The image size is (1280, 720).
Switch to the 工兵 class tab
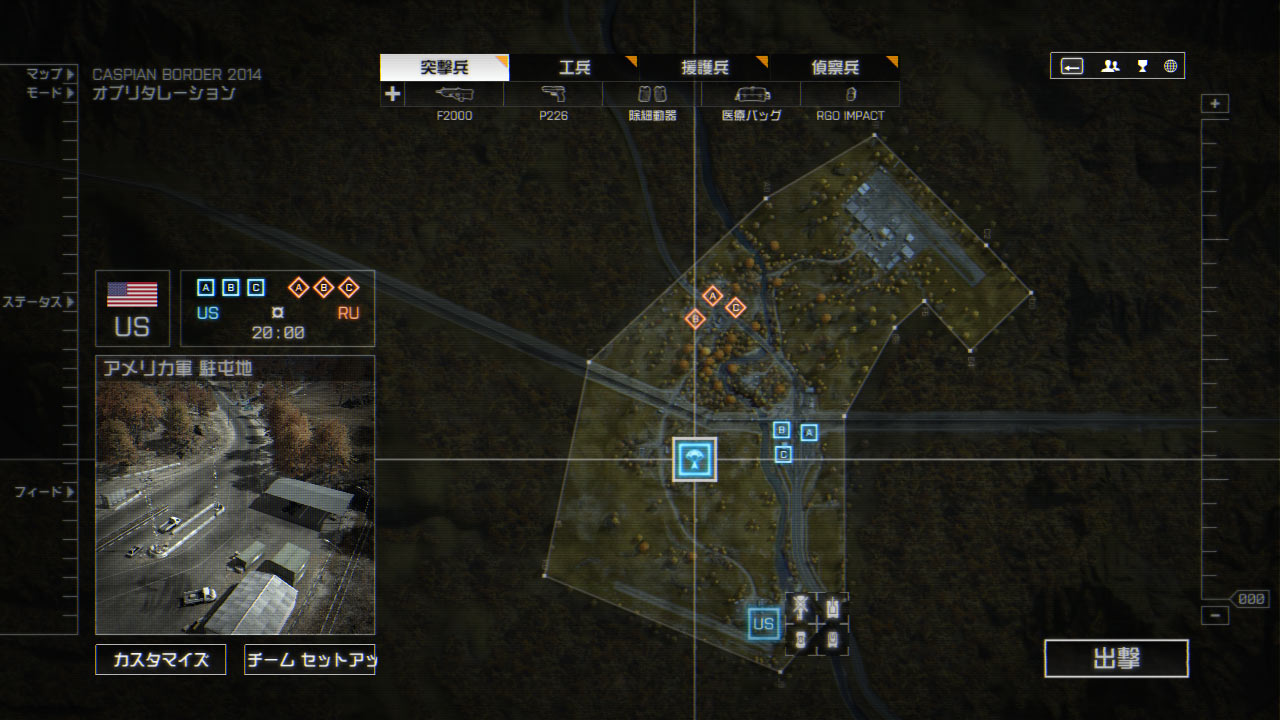coord(574,68)
